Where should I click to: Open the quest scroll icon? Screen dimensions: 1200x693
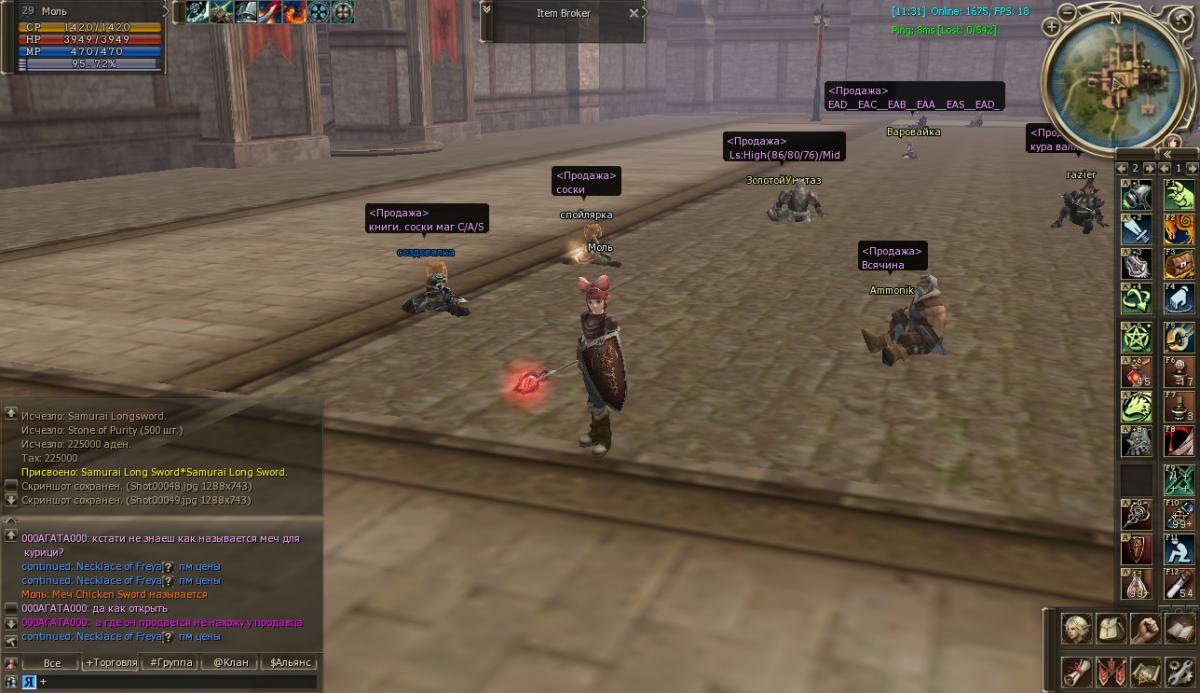(1077, 670)
